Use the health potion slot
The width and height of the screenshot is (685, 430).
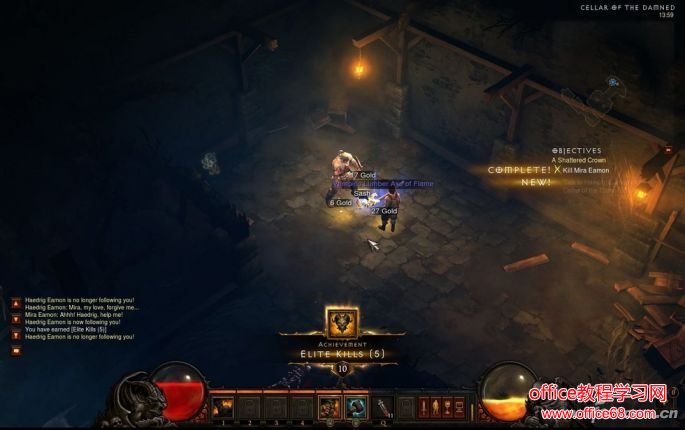384,406
